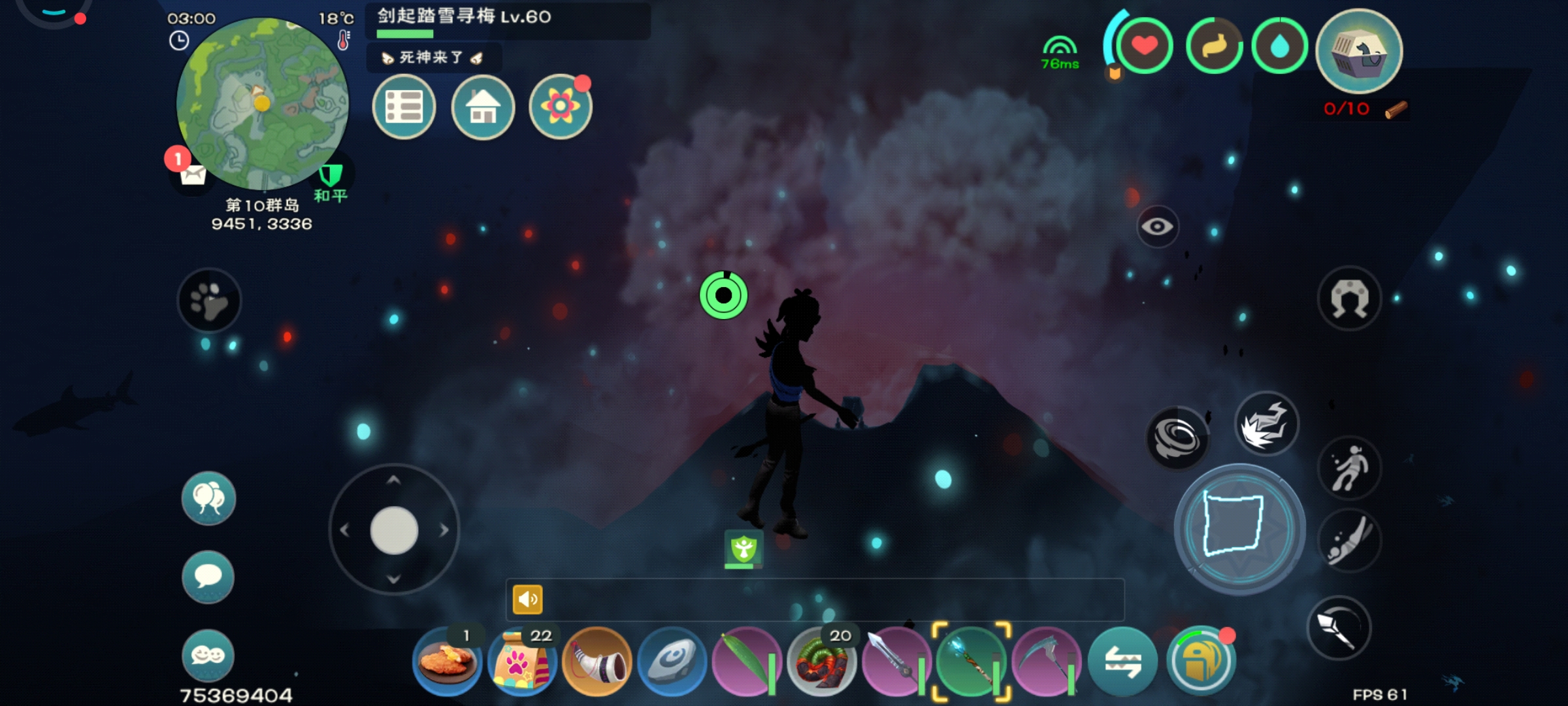Equip the scythe weapon slot
The image size is (1568, 706).
point(1045,662)
